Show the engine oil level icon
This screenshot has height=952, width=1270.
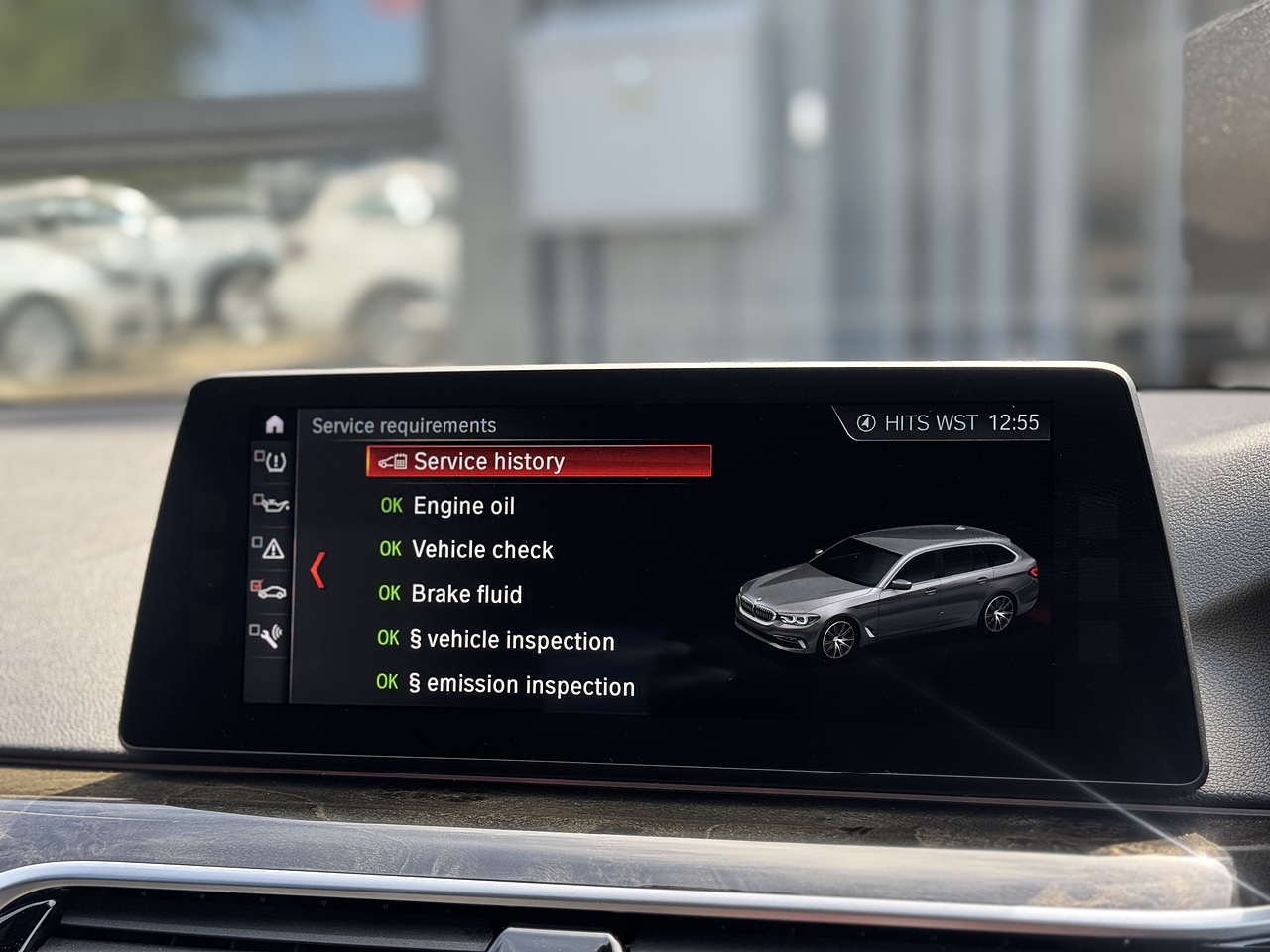(x=270, y=504)
